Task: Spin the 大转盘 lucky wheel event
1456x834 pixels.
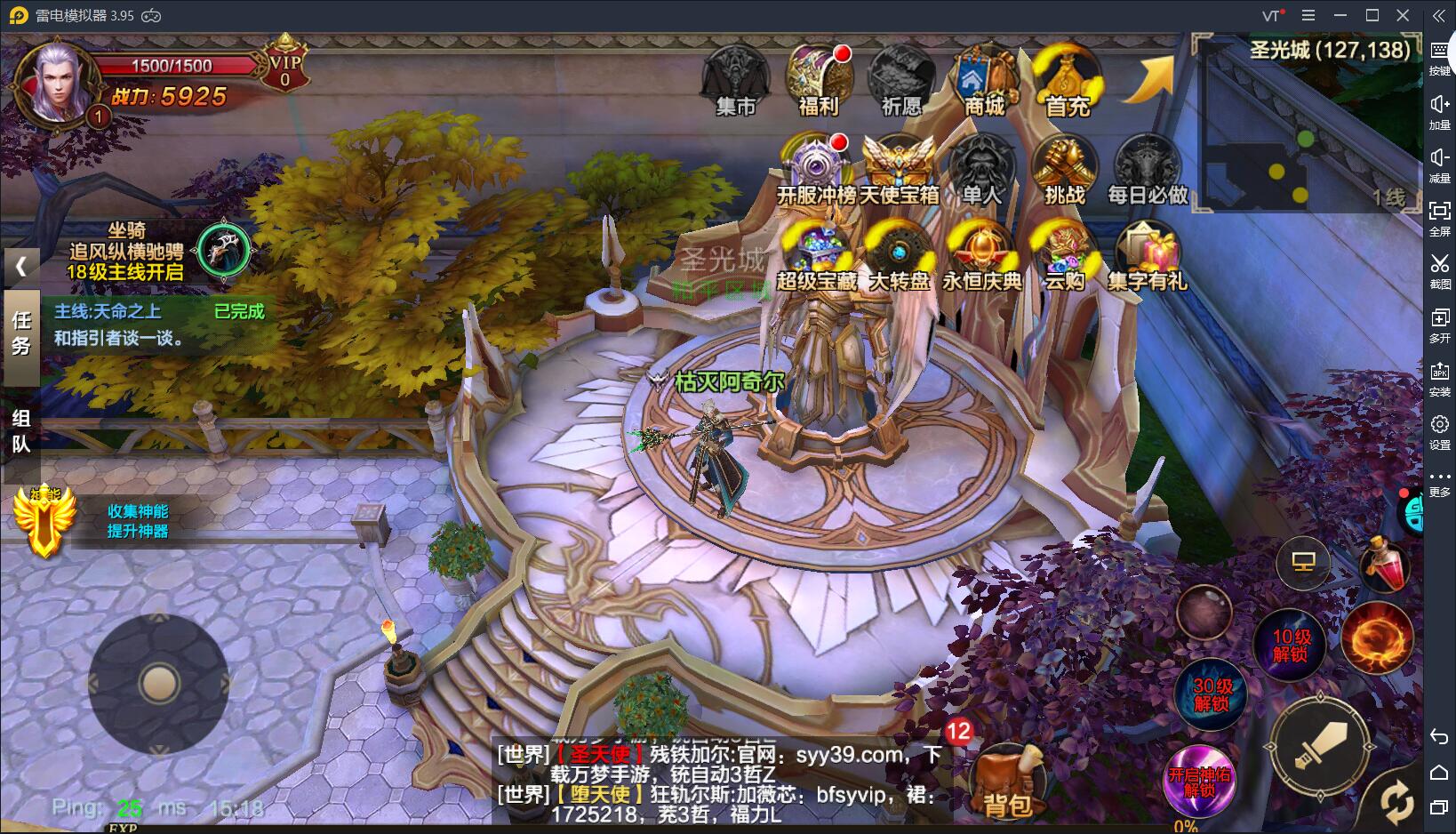Action: (x=899, y=256)
